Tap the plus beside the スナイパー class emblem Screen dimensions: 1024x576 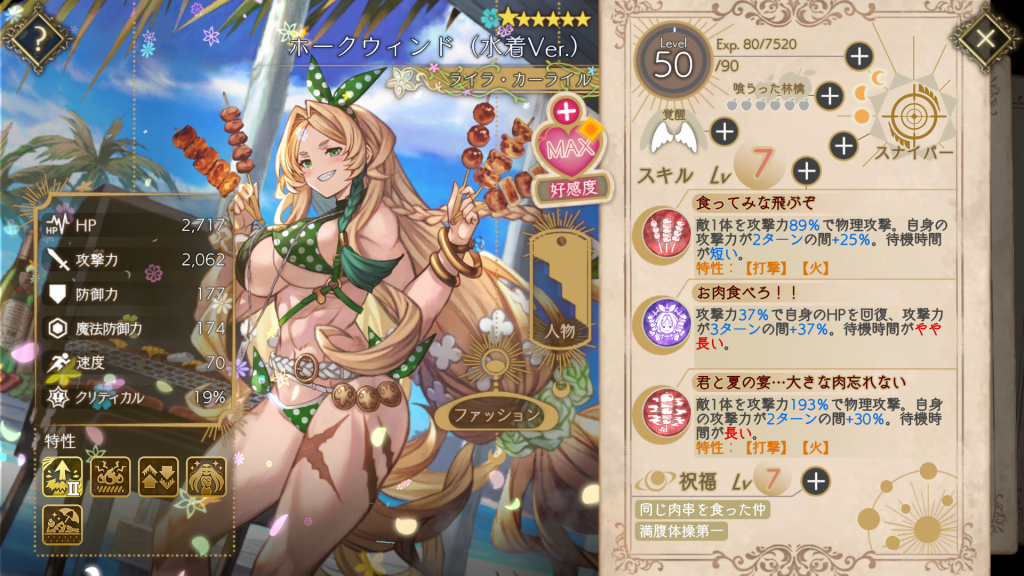[x=844, y=146]
